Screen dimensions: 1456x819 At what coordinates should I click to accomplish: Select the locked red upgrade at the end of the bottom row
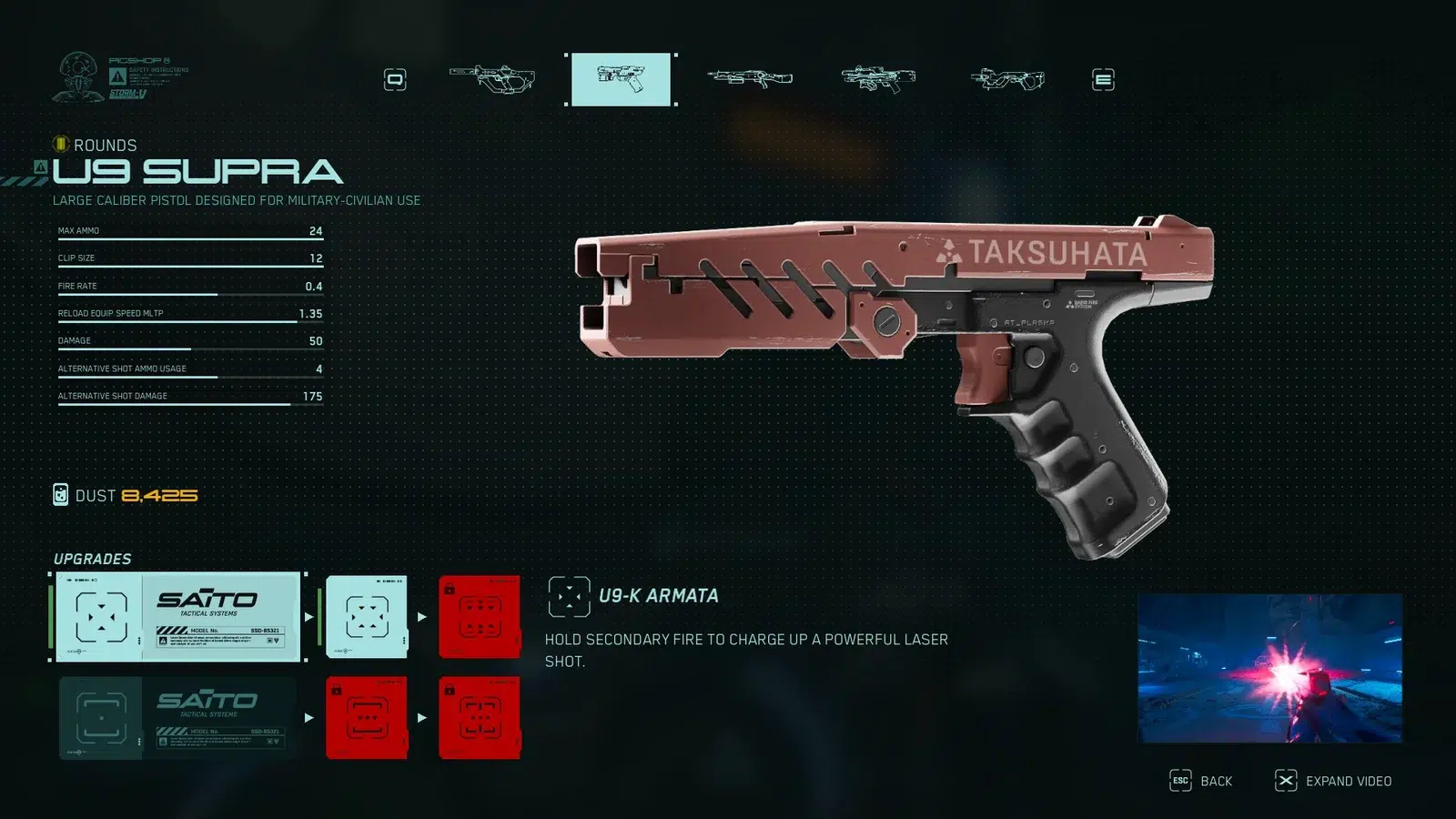[480, 717]
